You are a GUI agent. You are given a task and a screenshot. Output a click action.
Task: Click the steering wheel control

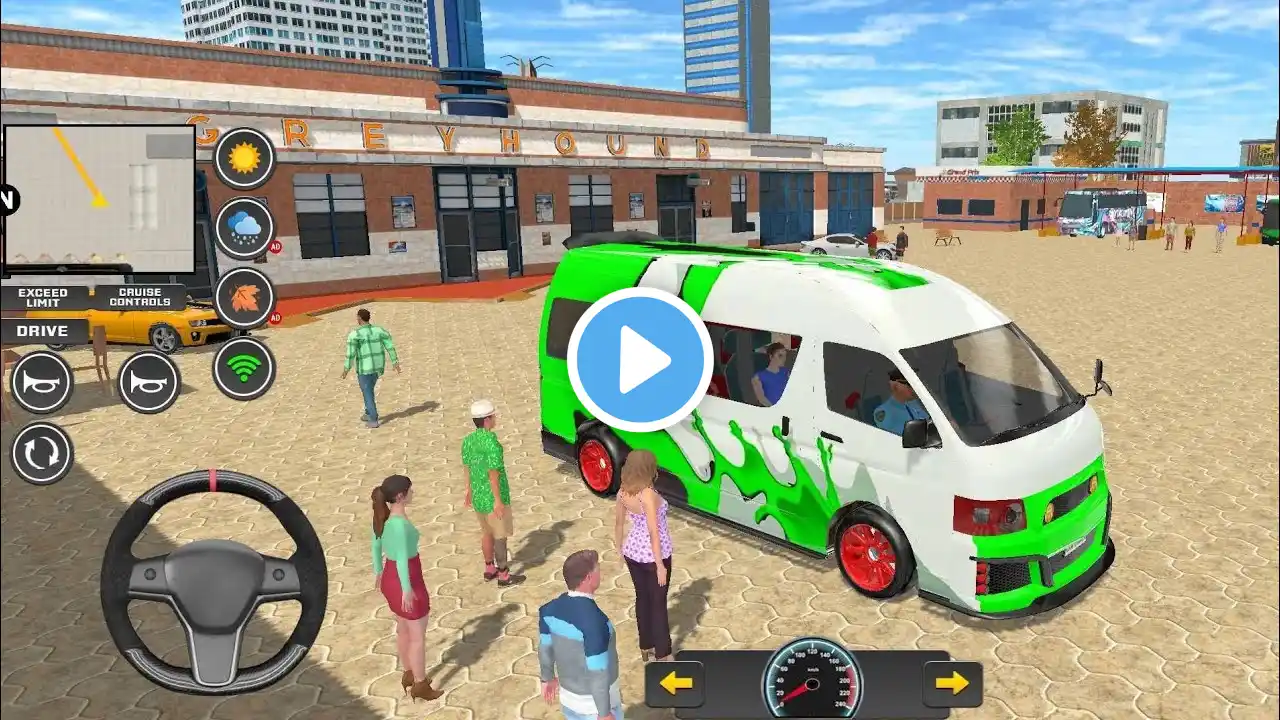(x=213, y=582)
